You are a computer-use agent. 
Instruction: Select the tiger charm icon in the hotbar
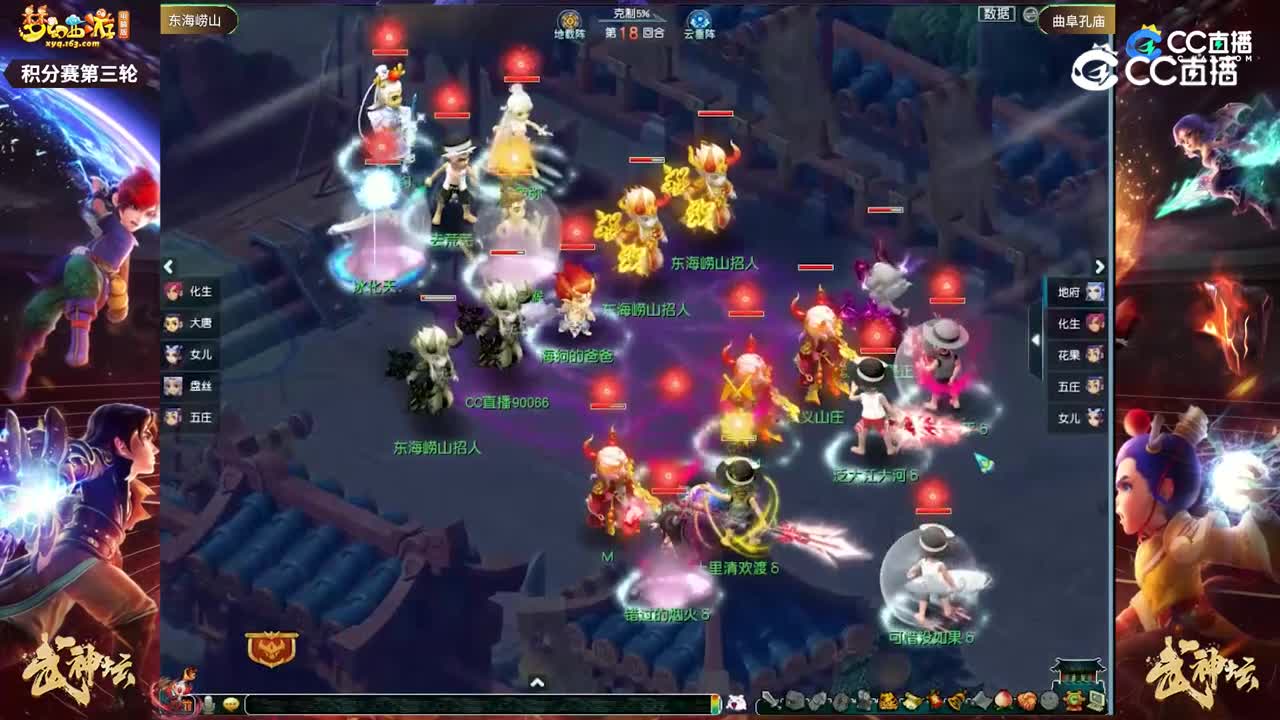click(887, 700)
